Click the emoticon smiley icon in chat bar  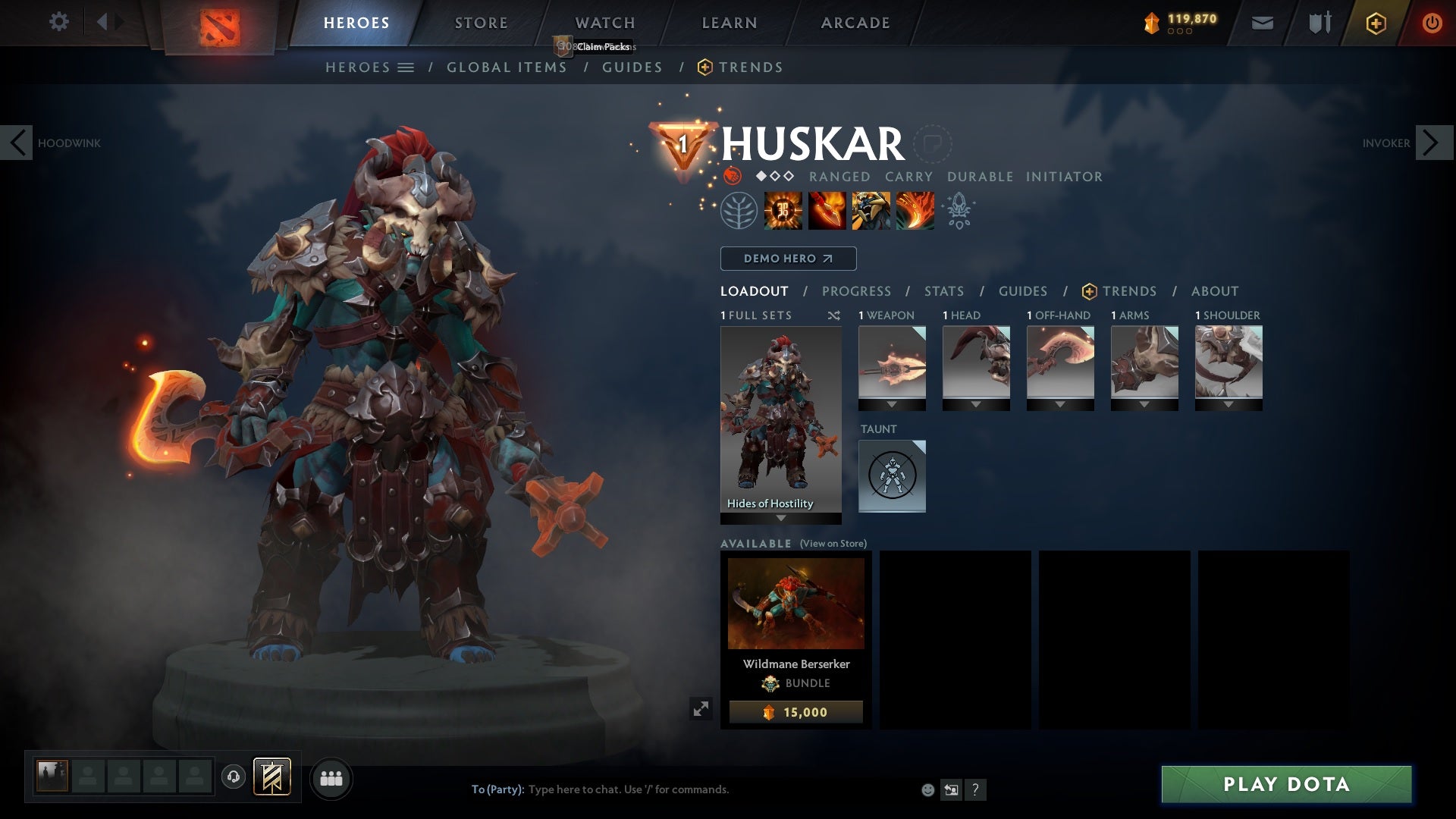pyautogui.click(x=927, y=789)
